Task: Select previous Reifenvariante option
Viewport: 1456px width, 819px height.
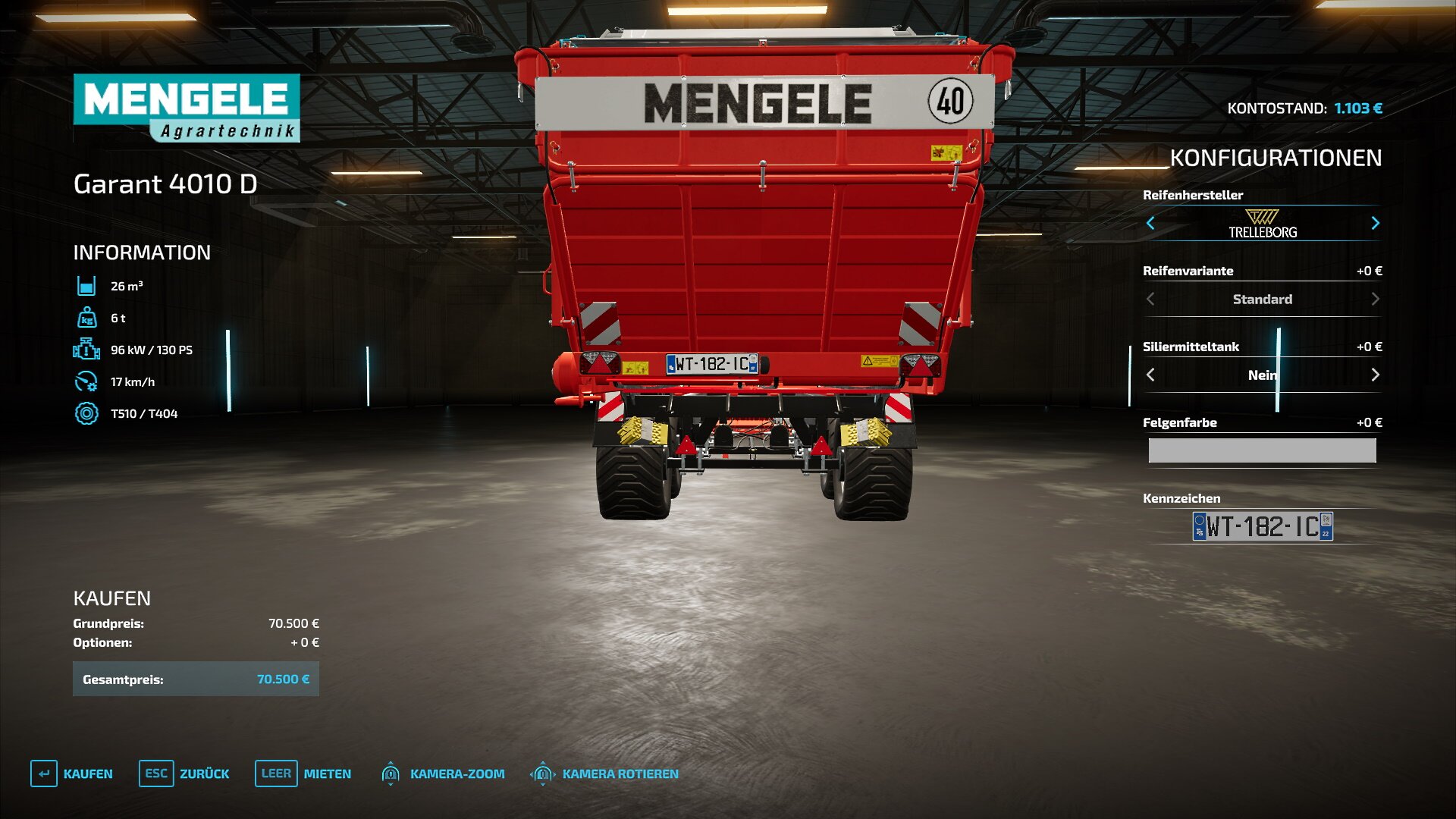Action: point(1150,299)
